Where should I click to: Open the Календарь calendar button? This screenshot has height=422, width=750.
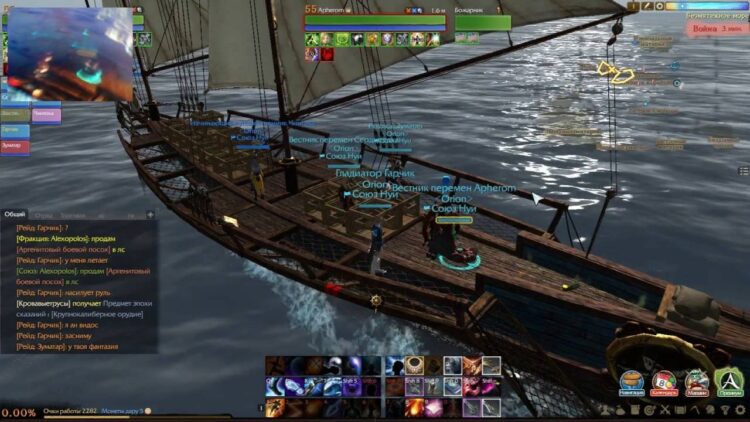[664, 383]
